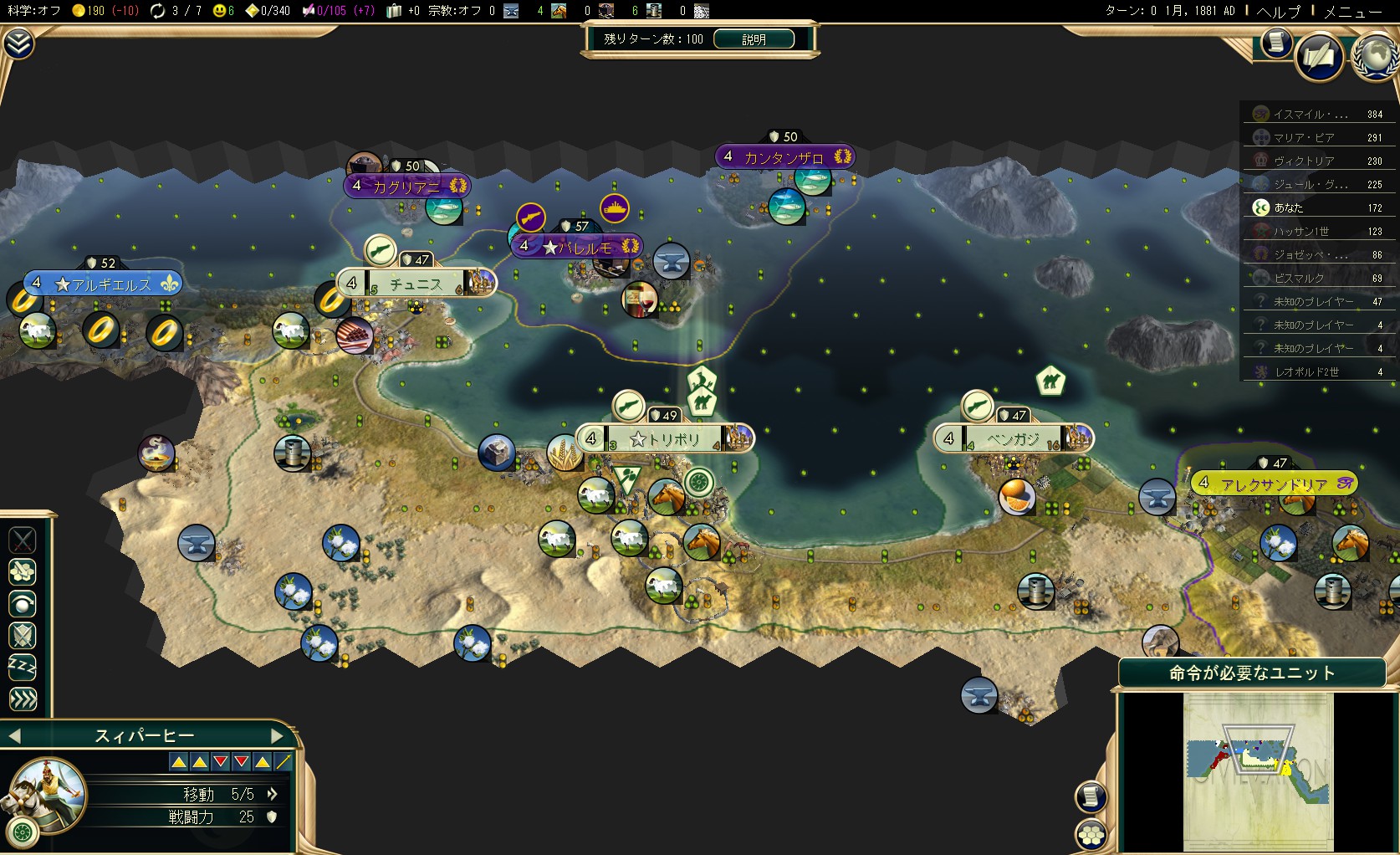Open the ベンガジ city banner

[1013, 438]
